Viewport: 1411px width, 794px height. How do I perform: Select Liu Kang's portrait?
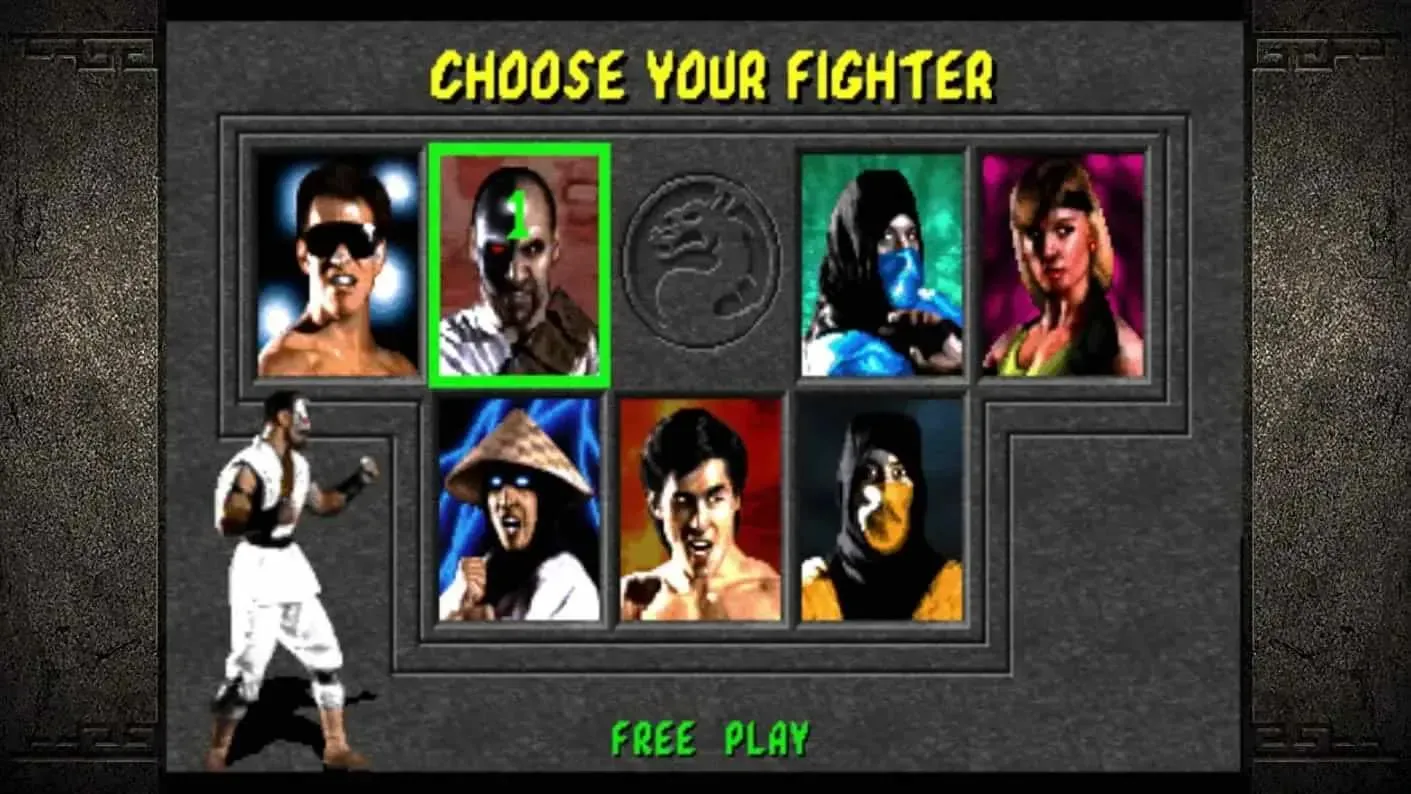(700, 515)
